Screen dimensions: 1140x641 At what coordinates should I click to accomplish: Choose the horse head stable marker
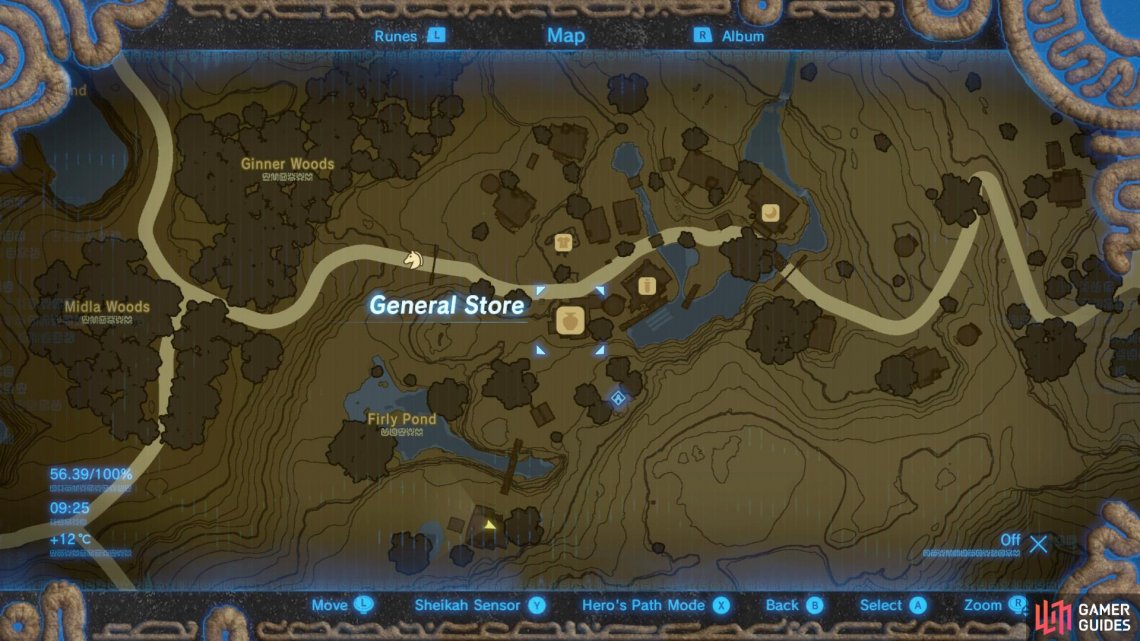(x=411, y=259)
